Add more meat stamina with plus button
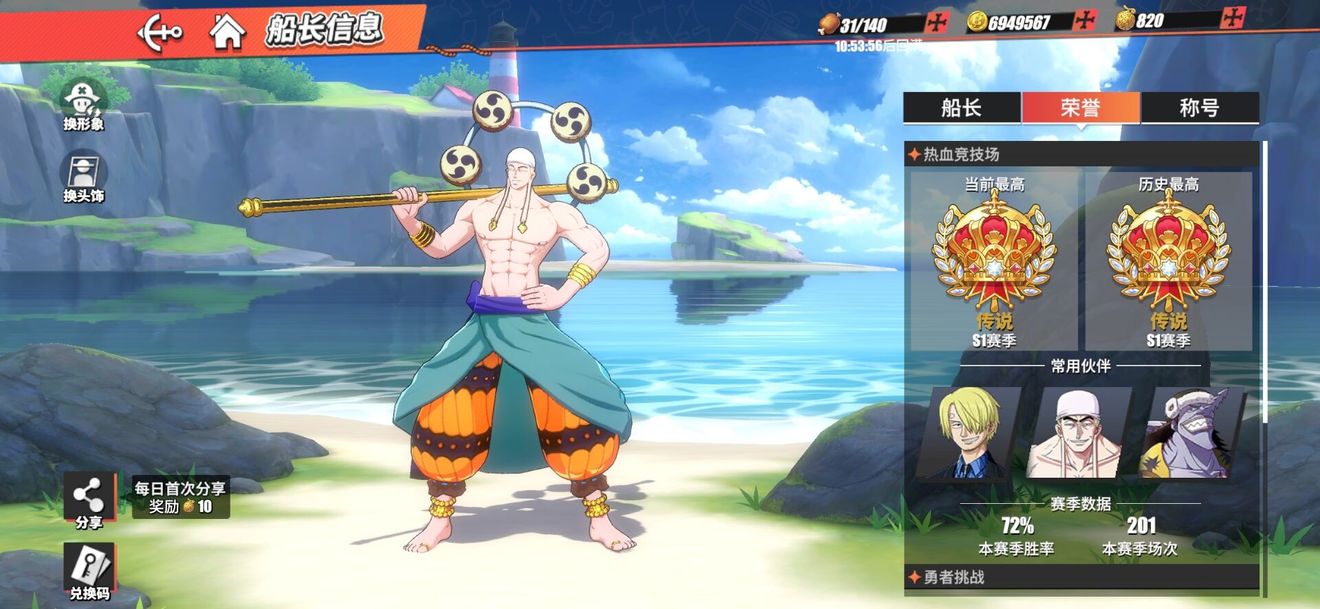 point(937,22)
